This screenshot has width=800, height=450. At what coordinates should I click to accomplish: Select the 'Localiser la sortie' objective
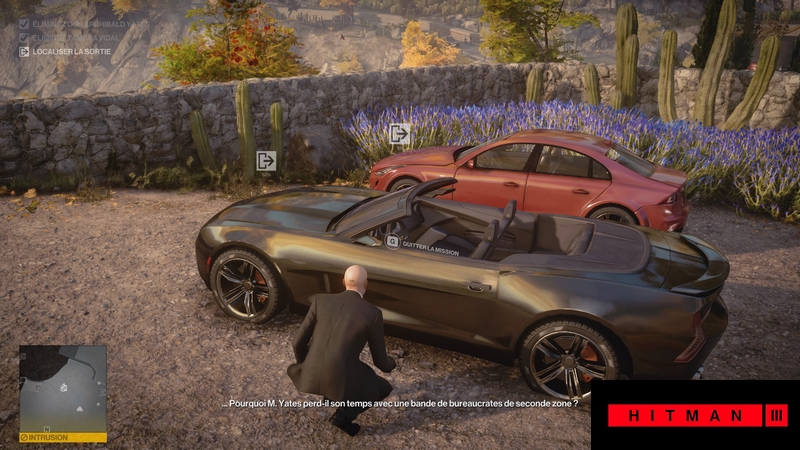(x=68, y=51)
